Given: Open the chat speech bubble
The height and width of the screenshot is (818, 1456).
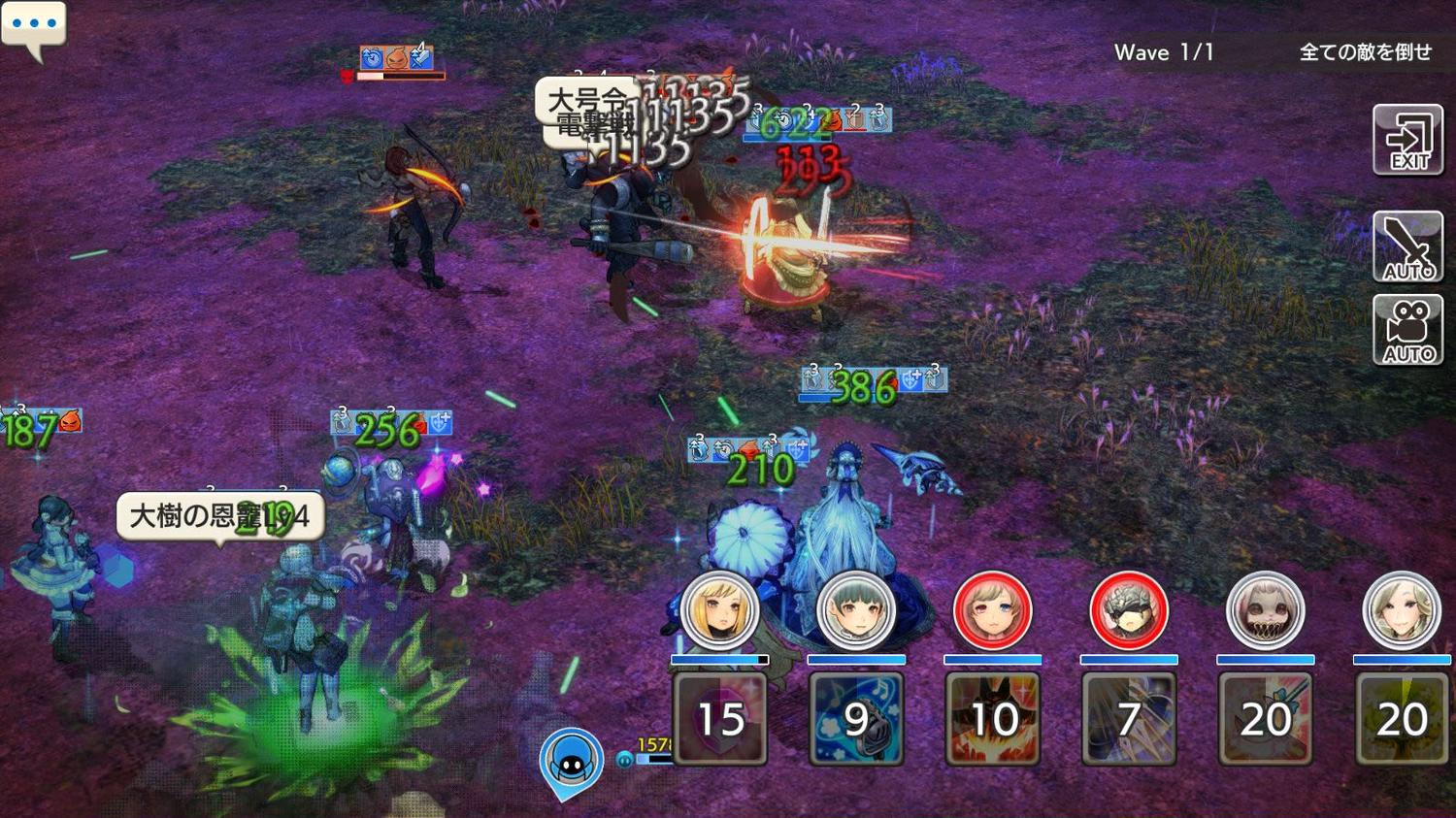Looking at the screenshot, I should coord(34,27).
